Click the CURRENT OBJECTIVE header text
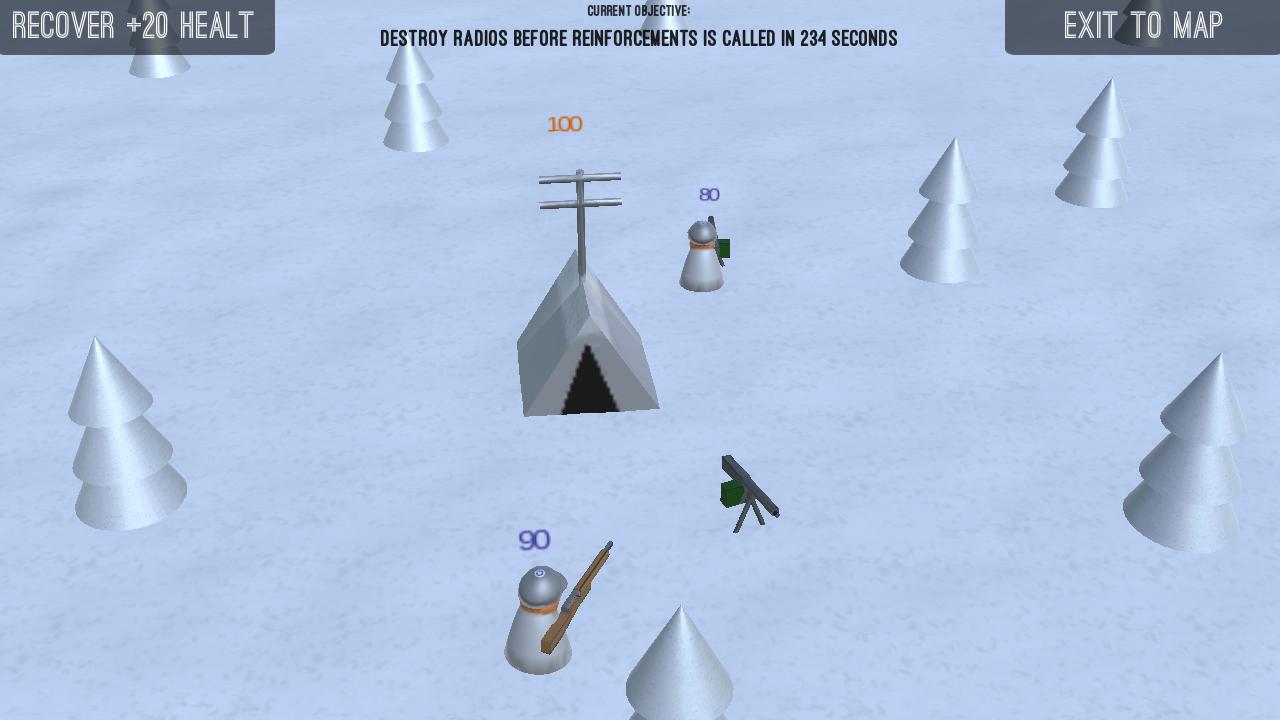Screen dimensions: 1280x720 coord(638,10)
